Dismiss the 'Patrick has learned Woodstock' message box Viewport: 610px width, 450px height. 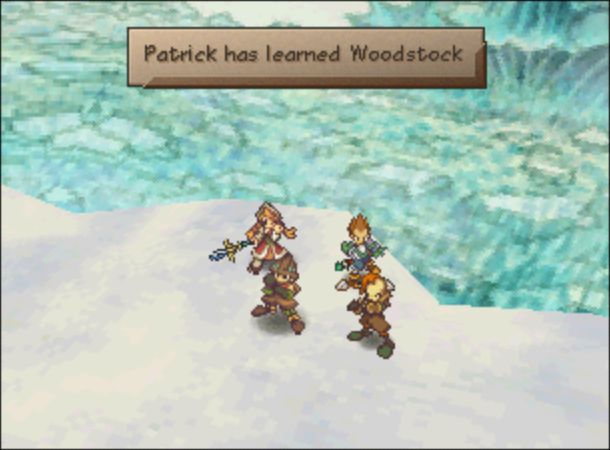click(304, 54)
